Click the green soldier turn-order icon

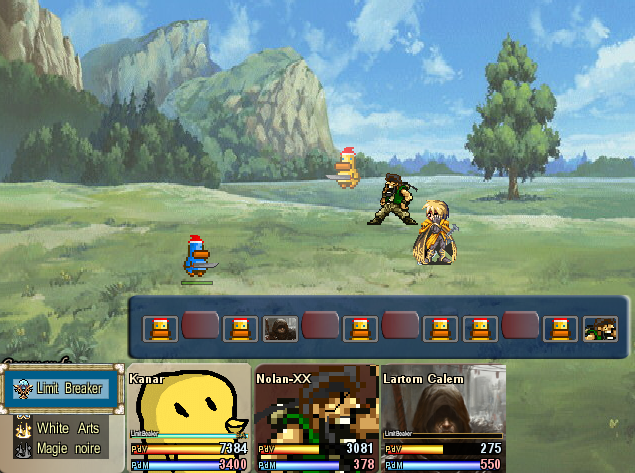[599, 328]
